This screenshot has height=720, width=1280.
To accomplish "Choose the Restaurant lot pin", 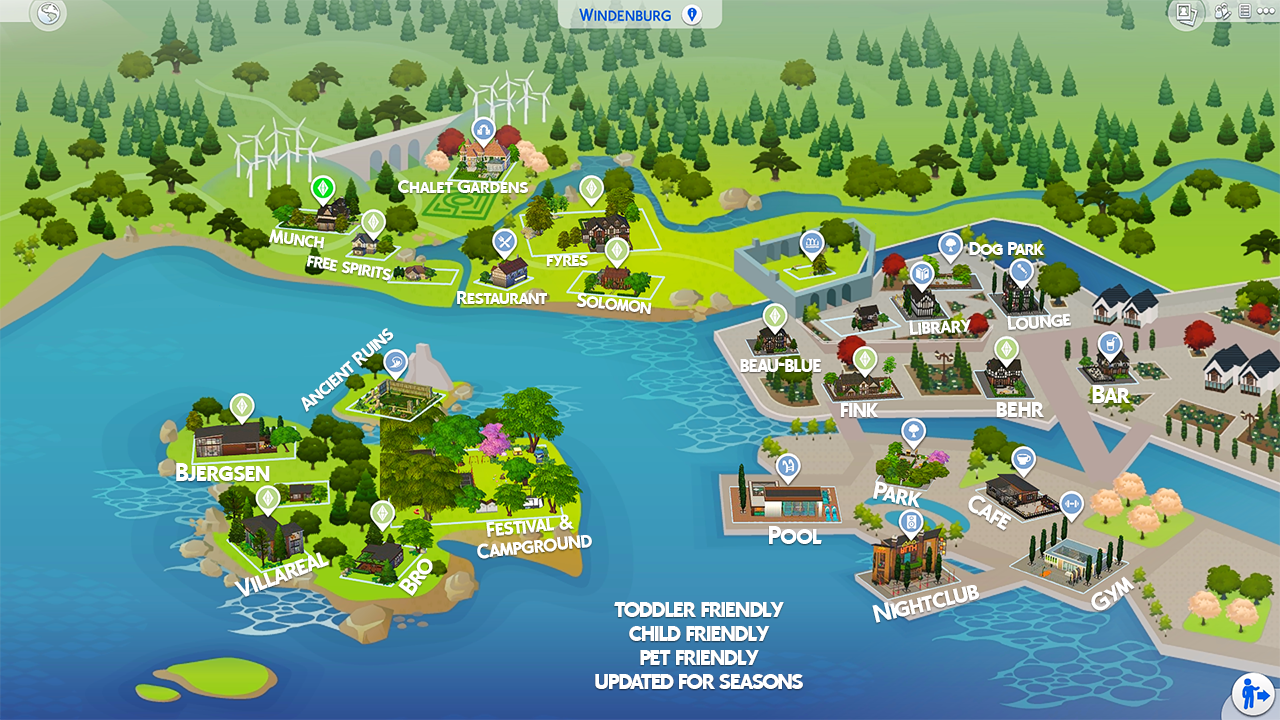I will click(505, 241).
